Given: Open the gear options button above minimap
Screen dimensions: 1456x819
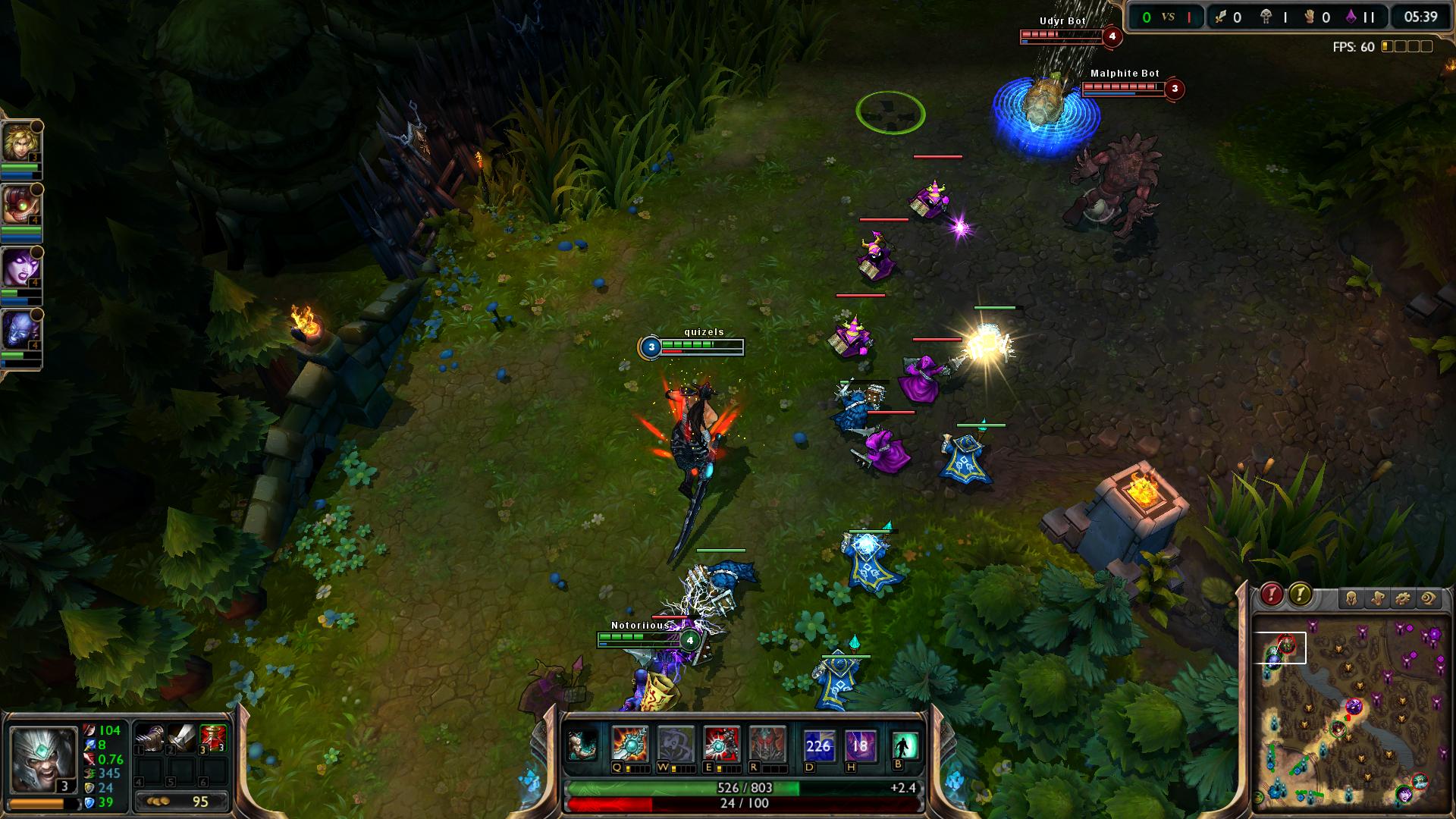Looking at the screenshot, I should tap(1403, 599).
